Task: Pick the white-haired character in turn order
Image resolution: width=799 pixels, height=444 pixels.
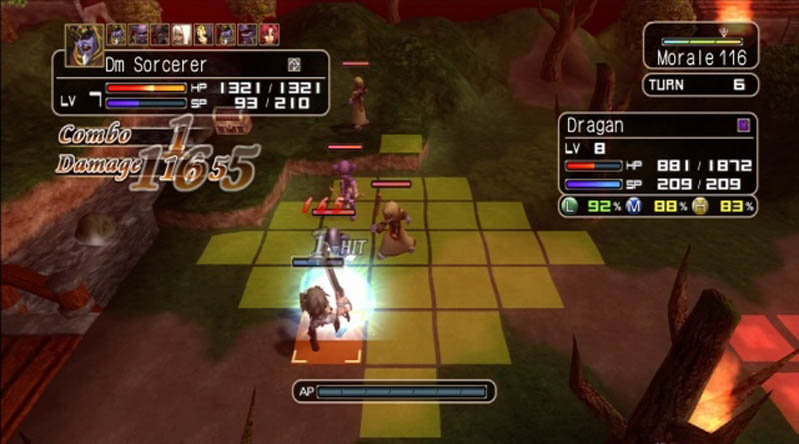Action: 182,35
